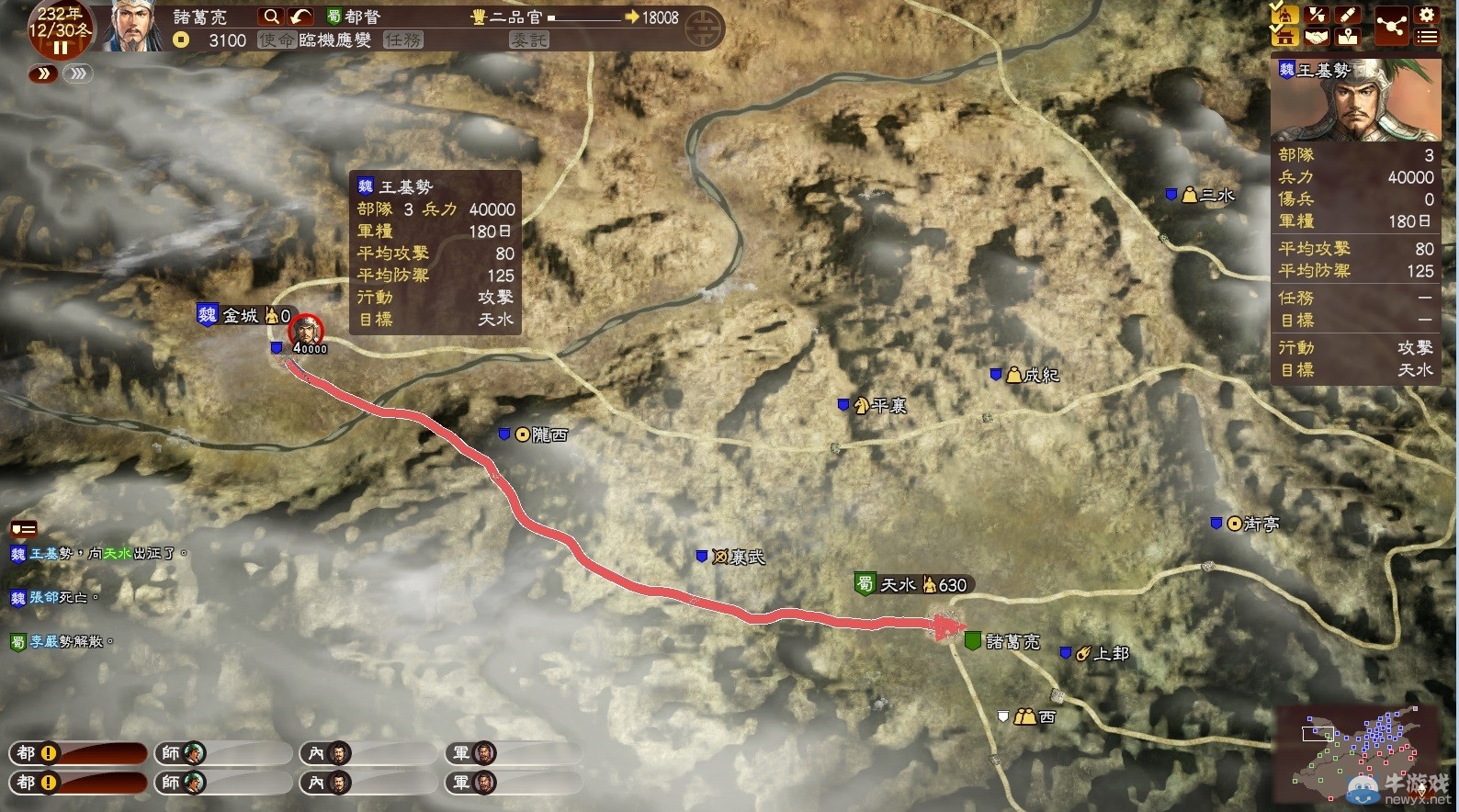This screenshot has width=1459, height=812.
Task: Set time to triple fast-forward speed
Action: tap(78, 73)
